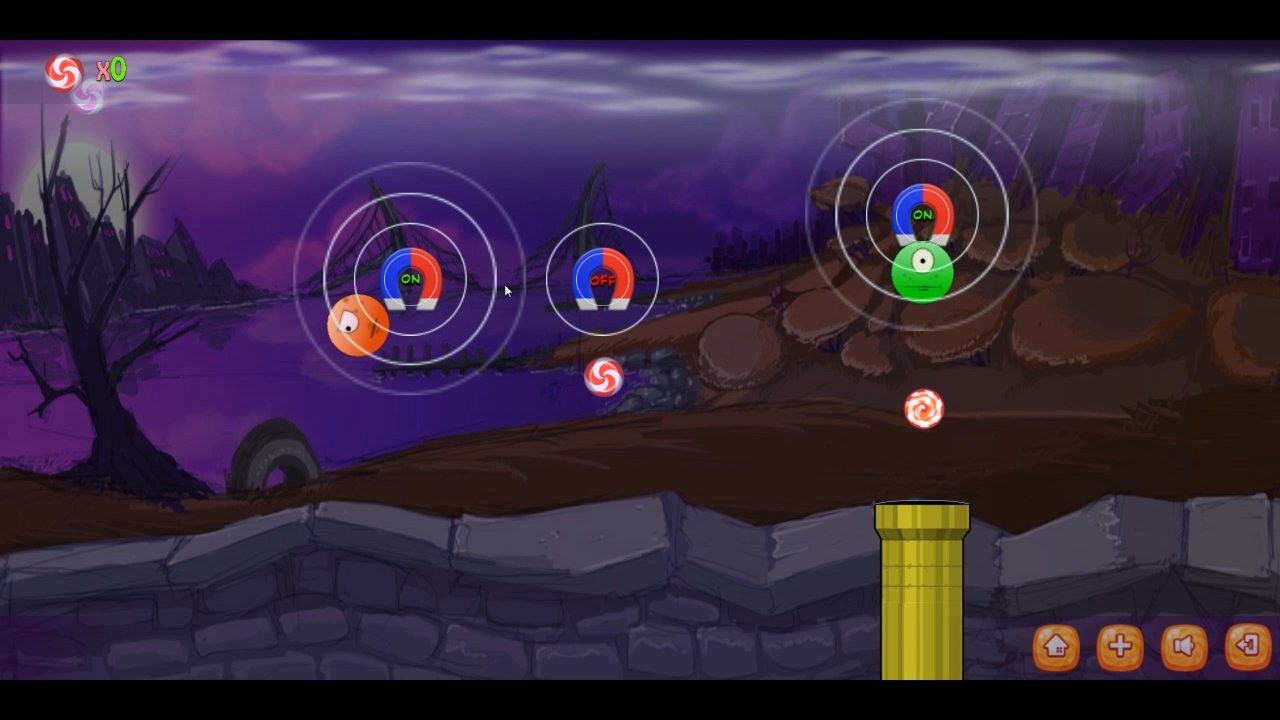Toggle the ON magnet near the green monster
This screenshot has height=720, width=1280.
[x=925, y=216]
